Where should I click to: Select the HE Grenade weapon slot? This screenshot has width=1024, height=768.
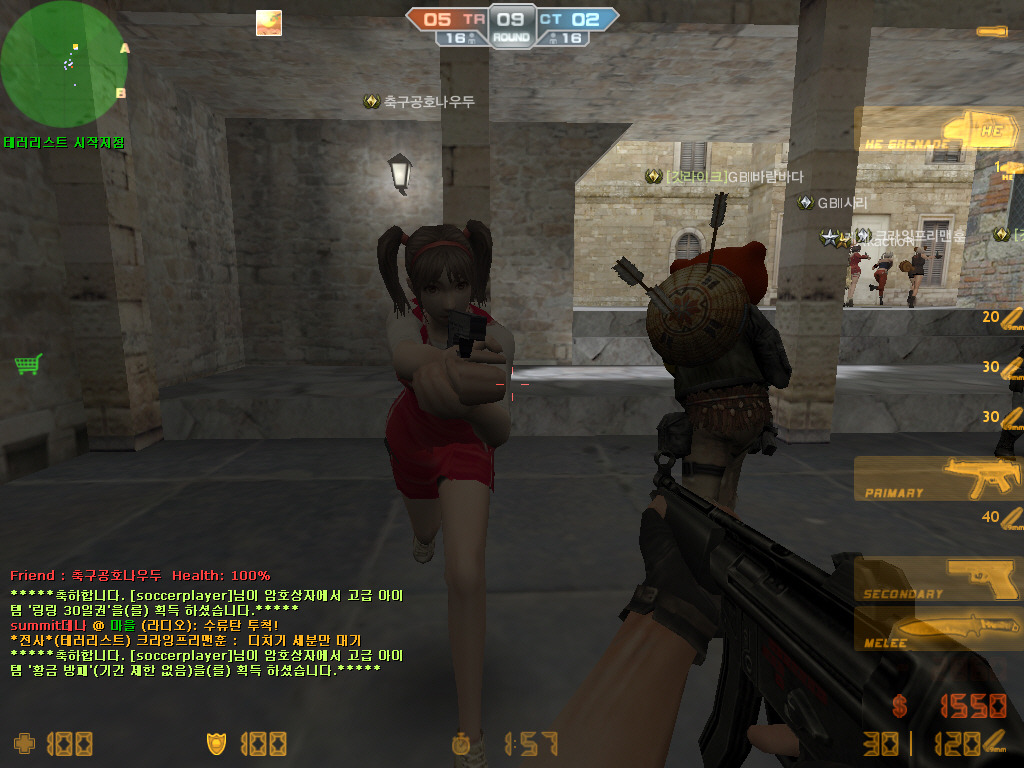click(938, 131)
